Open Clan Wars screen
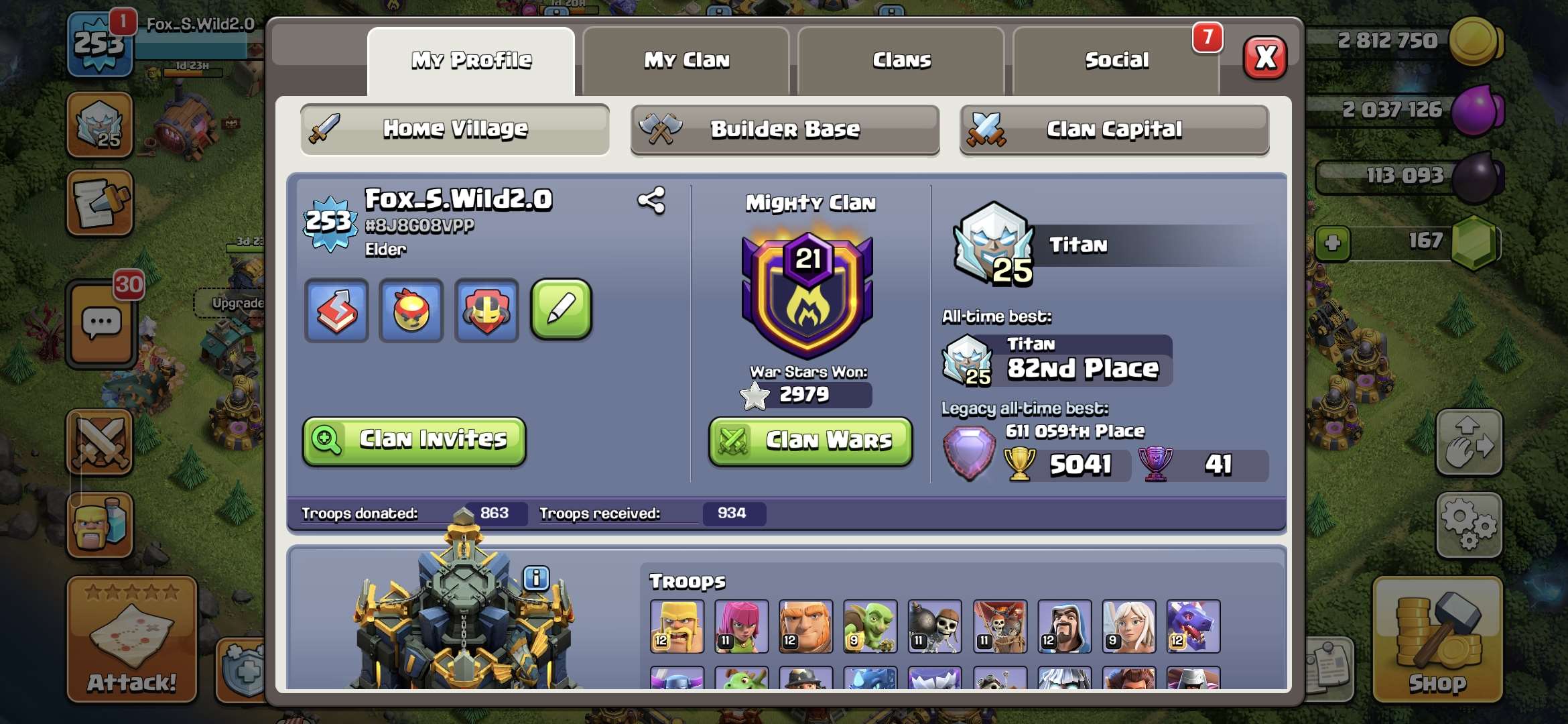 (x=809, y=440)
